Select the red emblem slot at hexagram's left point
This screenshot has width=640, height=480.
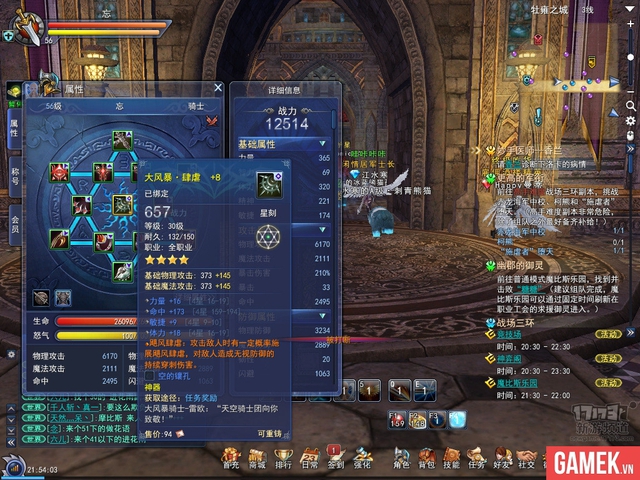60,172
